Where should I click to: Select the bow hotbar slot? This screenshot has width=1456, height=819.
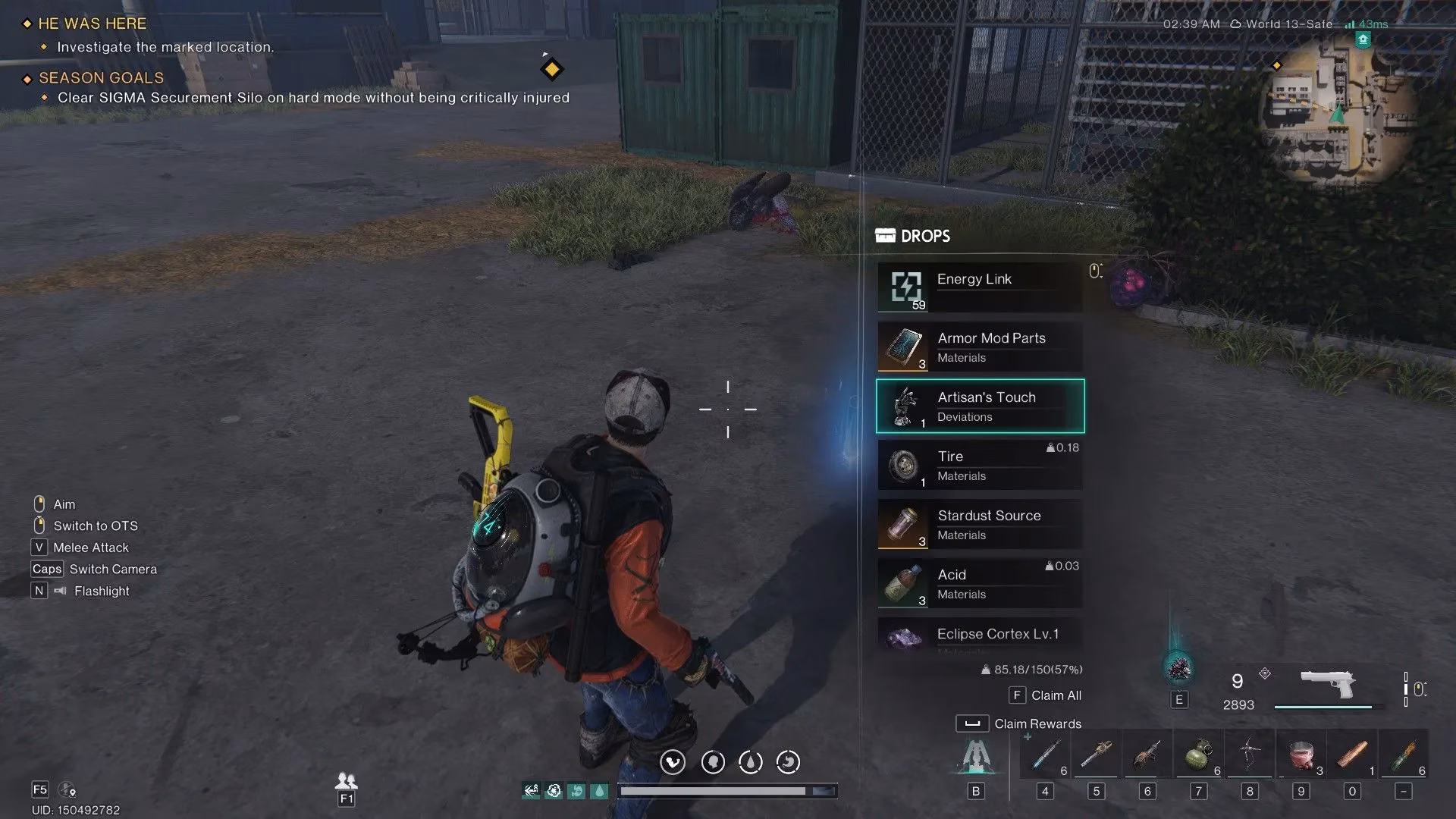(1249, 755)
